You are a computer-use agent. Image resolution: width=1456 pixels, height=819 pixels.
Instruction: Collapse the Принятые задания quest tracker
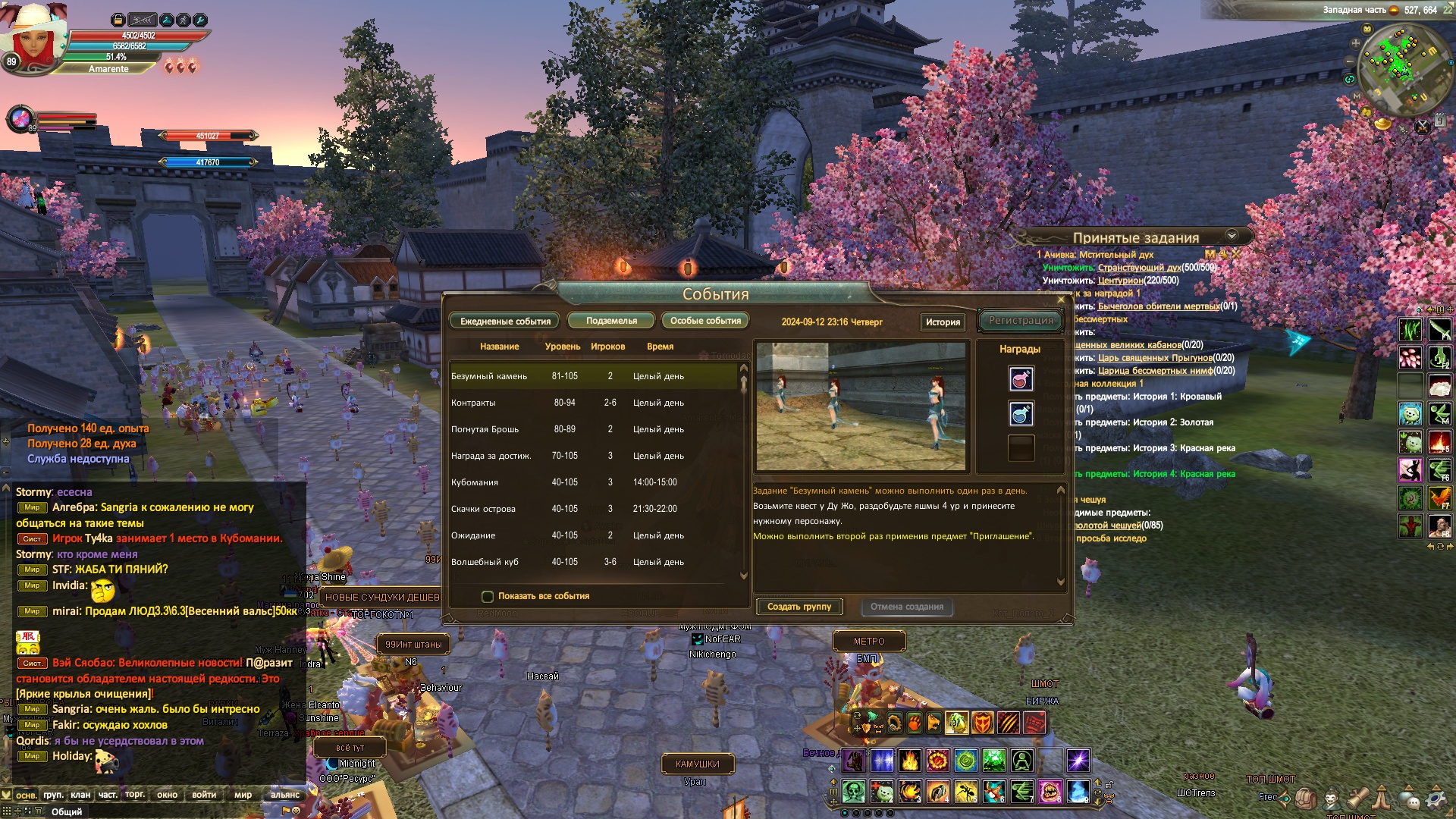pos(1232,236)
